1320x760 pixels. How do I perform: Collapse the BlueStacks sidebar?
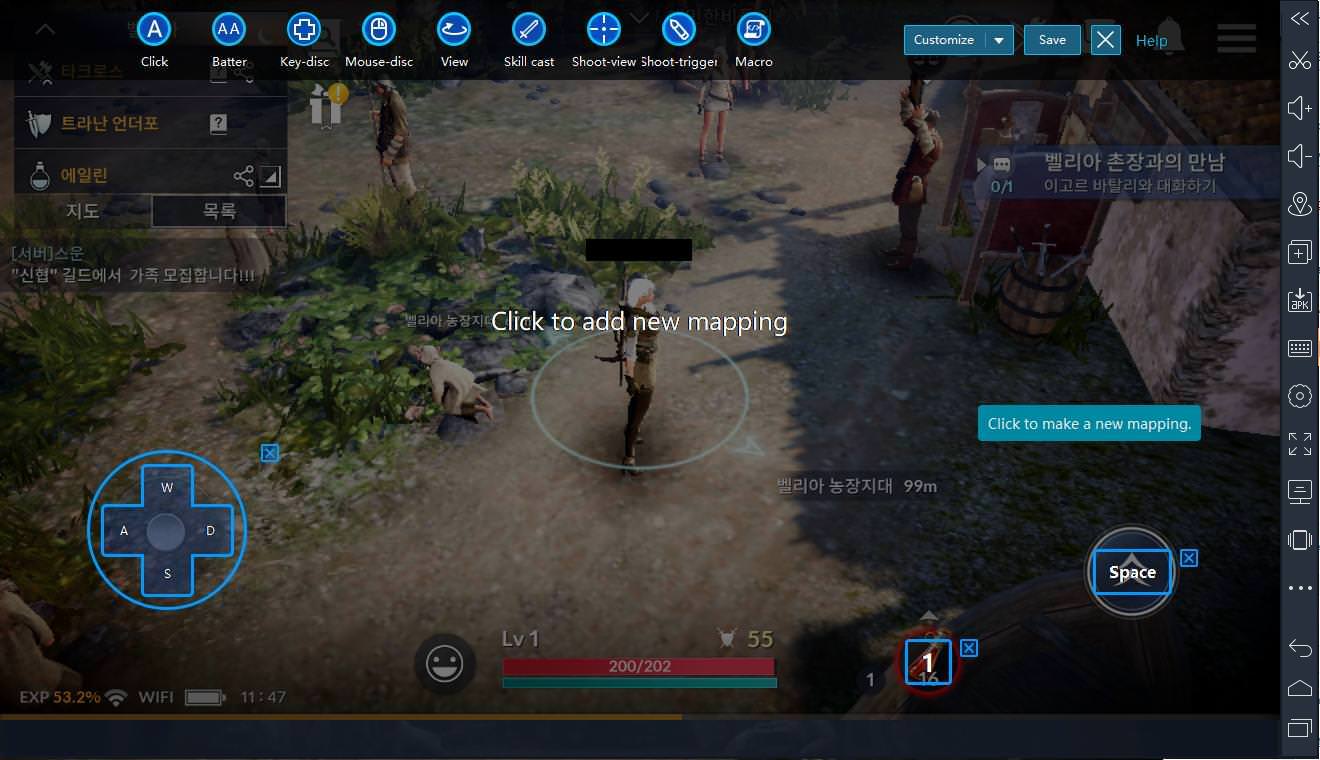(x=1299, y=17)
